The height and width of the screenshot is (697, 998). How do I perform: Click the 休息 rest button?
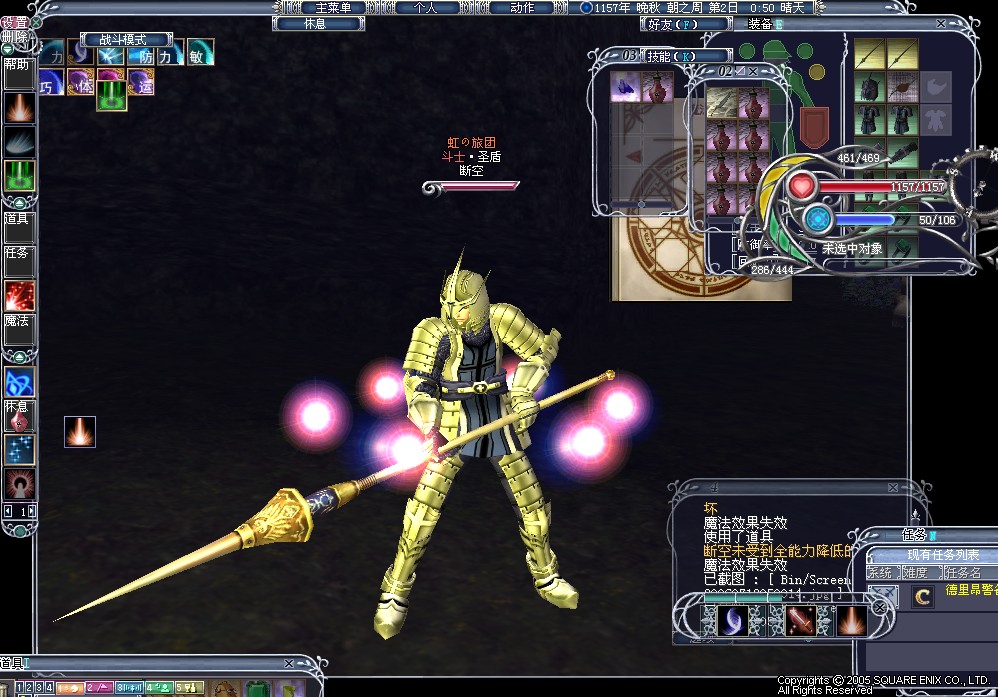click(x=317, y=23)
